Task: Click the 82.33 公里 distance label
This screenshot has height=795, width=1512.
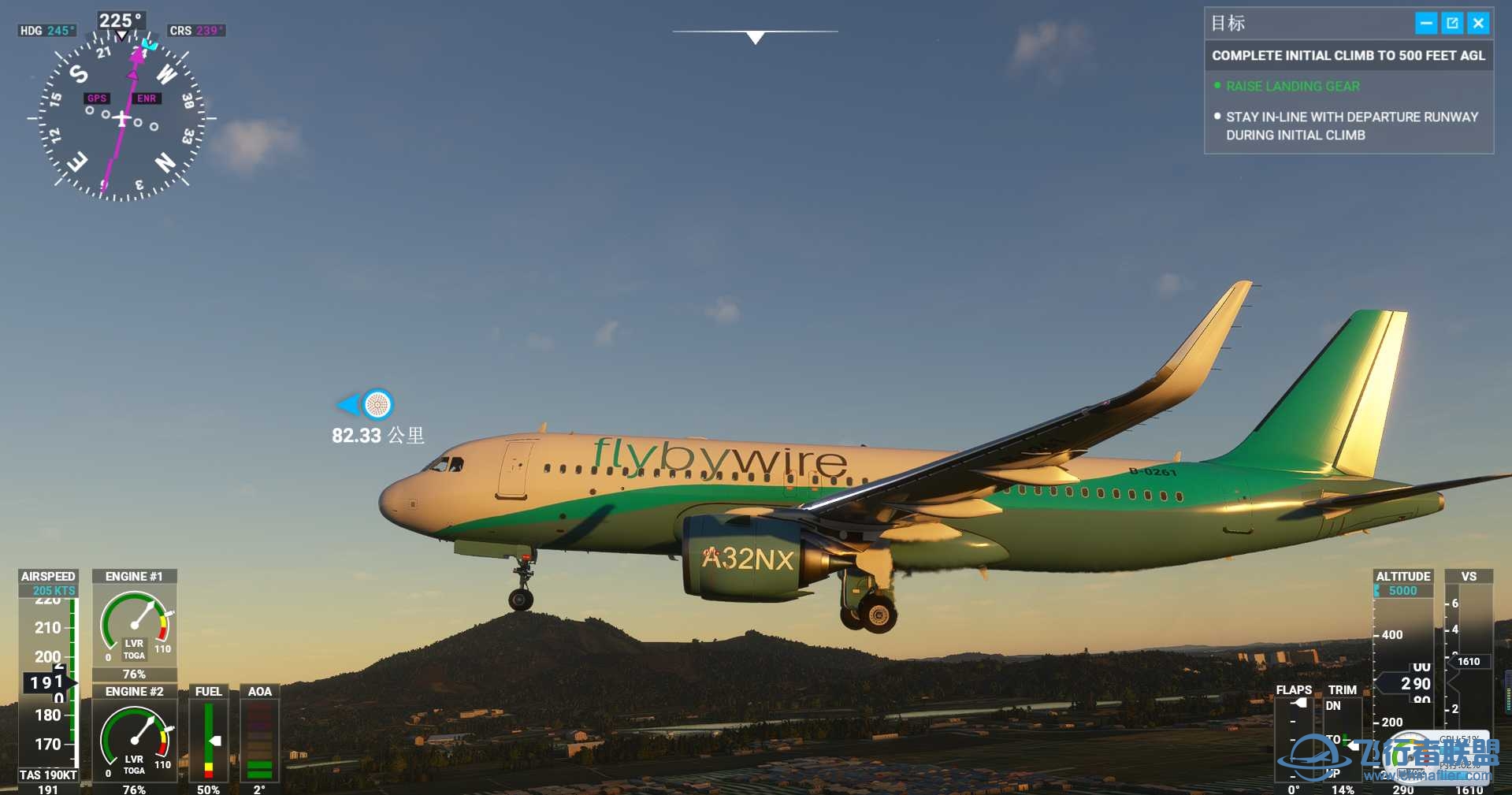Action: [378, 434]
